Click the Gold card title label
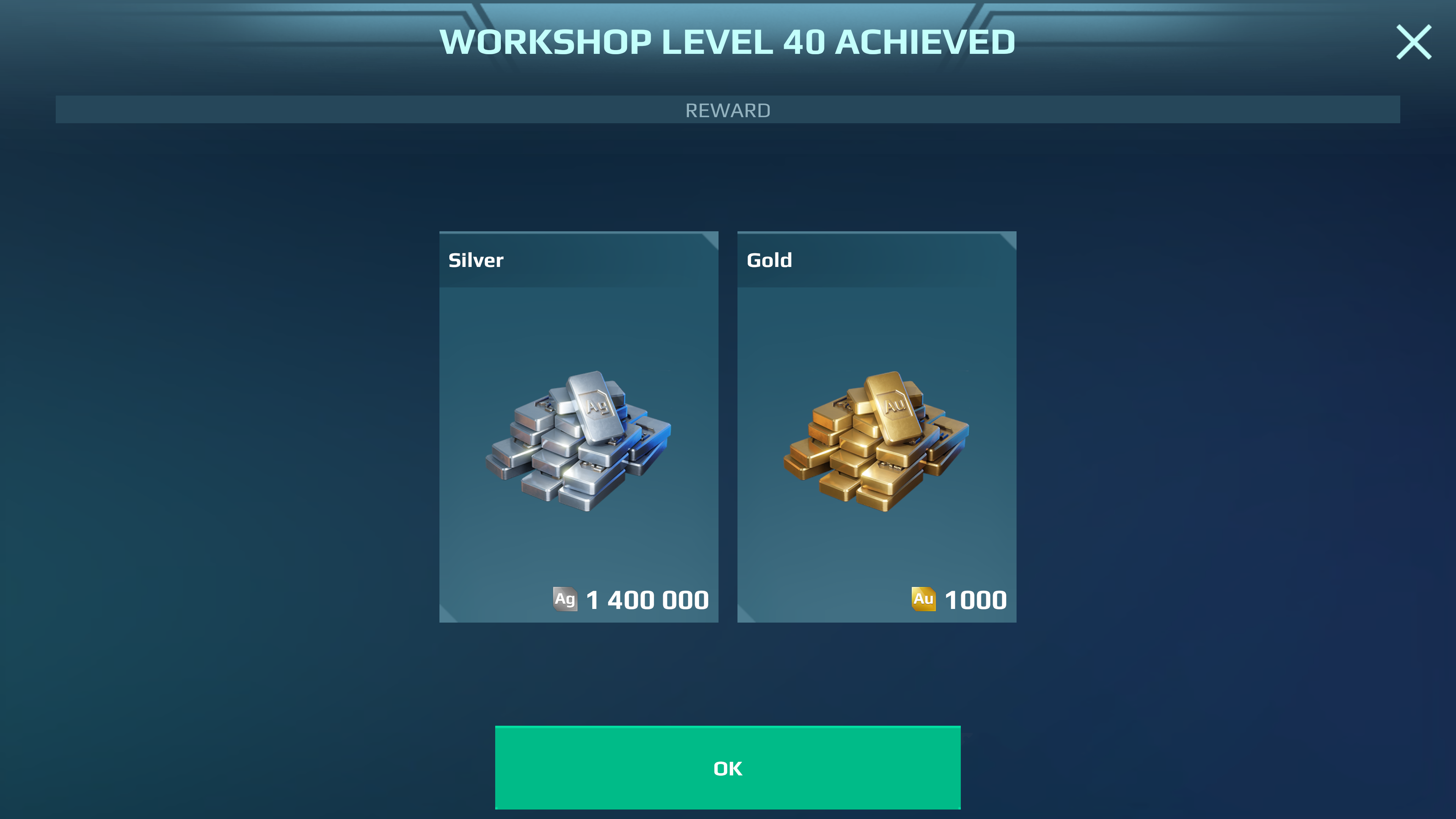Screen dimensions: 1456x819 (769, 260)
